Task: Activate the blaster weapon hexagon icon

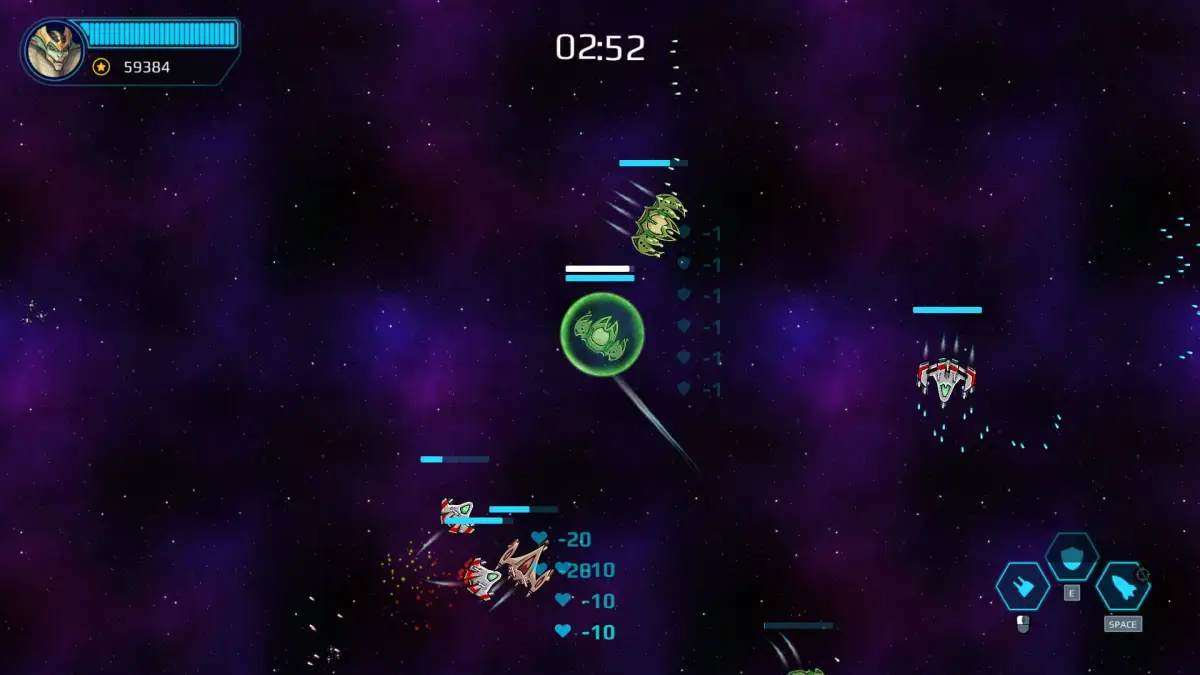Action: coord(1022,587)
